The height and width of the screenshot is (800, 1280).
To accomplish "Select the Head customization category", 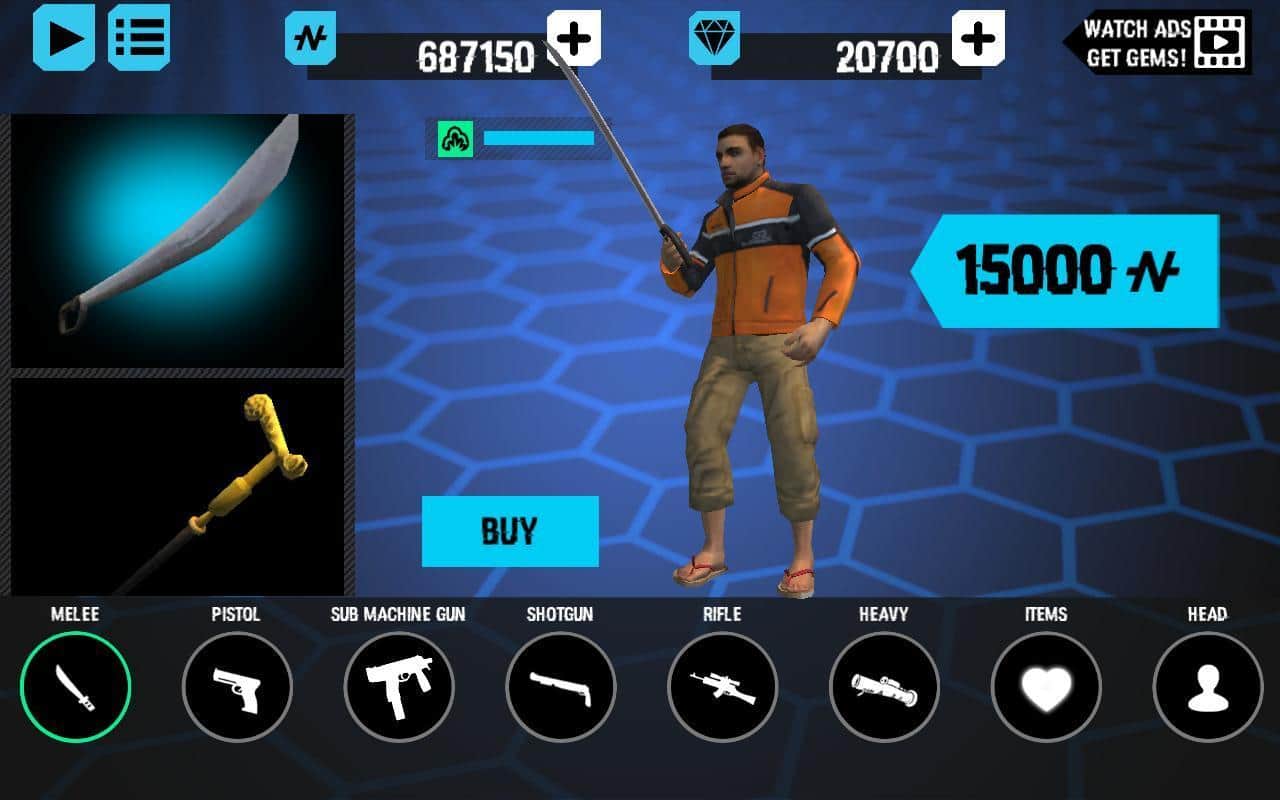I will (1207, 687).
